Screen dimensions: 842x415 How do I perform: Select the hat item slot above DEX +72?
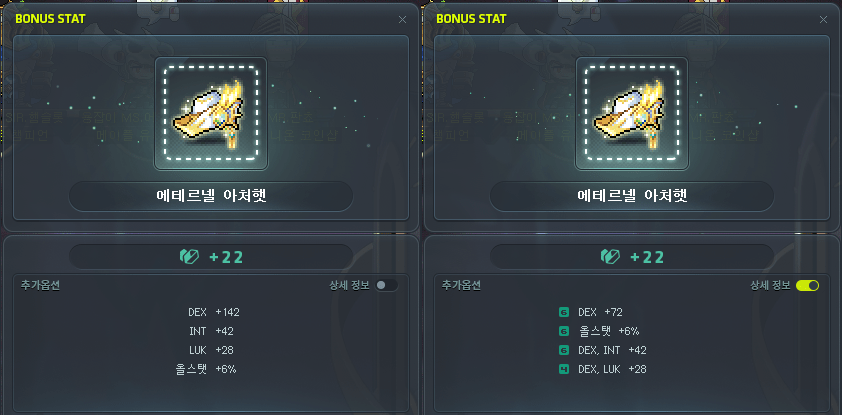pos(632,112)
